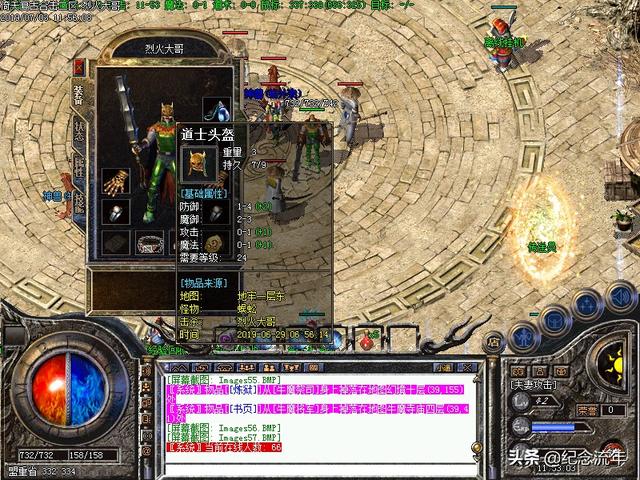Select the dark boots slot
This screenshot has height=480, width=640.
pyautogui.click(x=115, y=243)
